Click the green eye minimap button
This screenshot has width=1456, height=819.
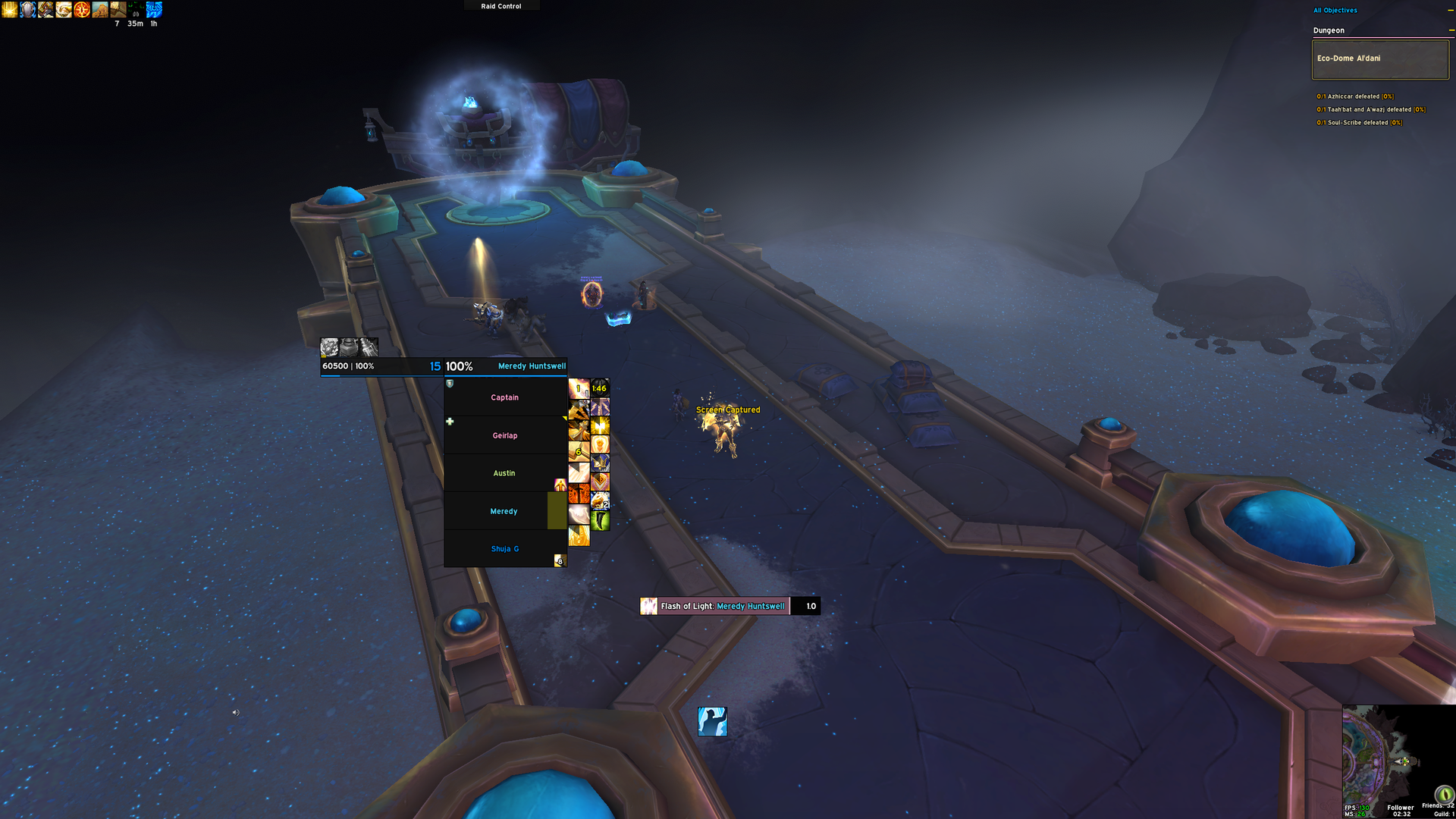click(x=1444, y=794)
